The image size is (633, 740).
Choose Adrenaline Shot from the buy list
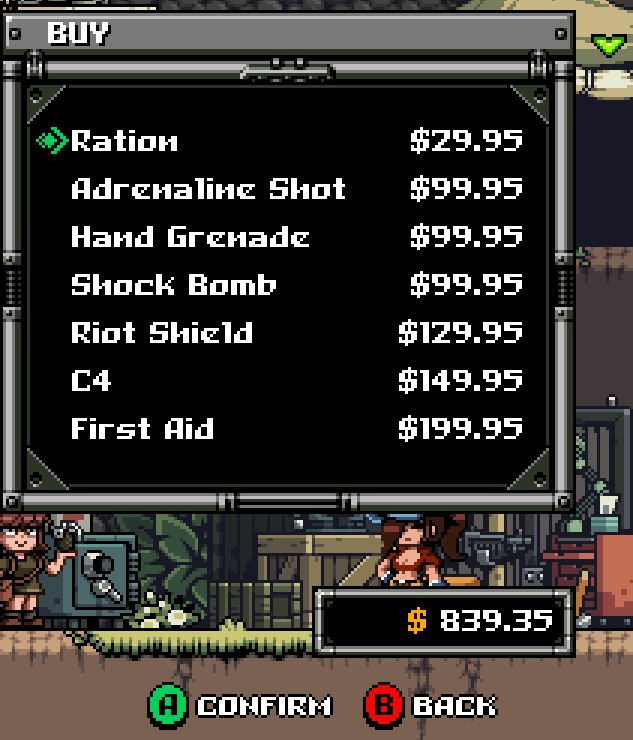point(208,189)
